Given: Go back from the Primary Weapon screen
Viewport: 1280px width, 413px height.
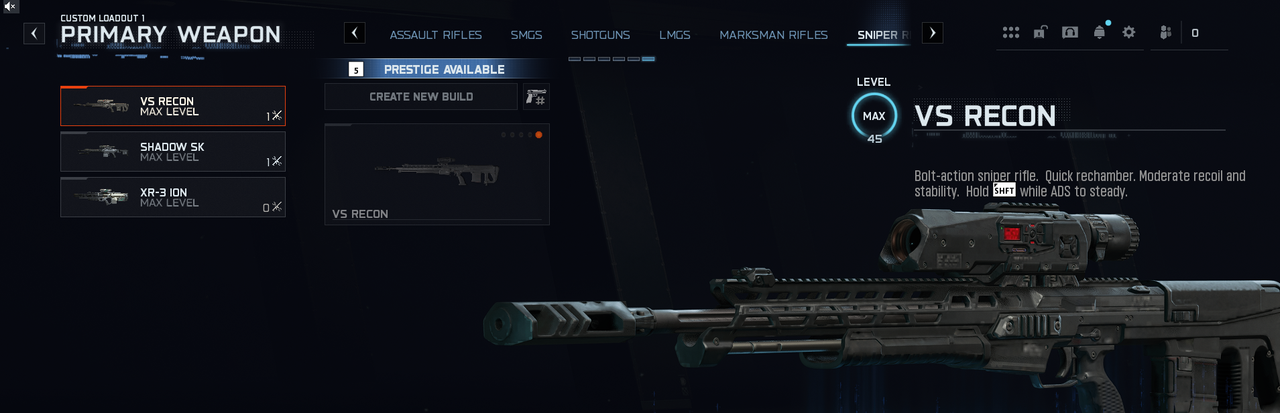Looking at the screenshot, I should coord(35,34).
